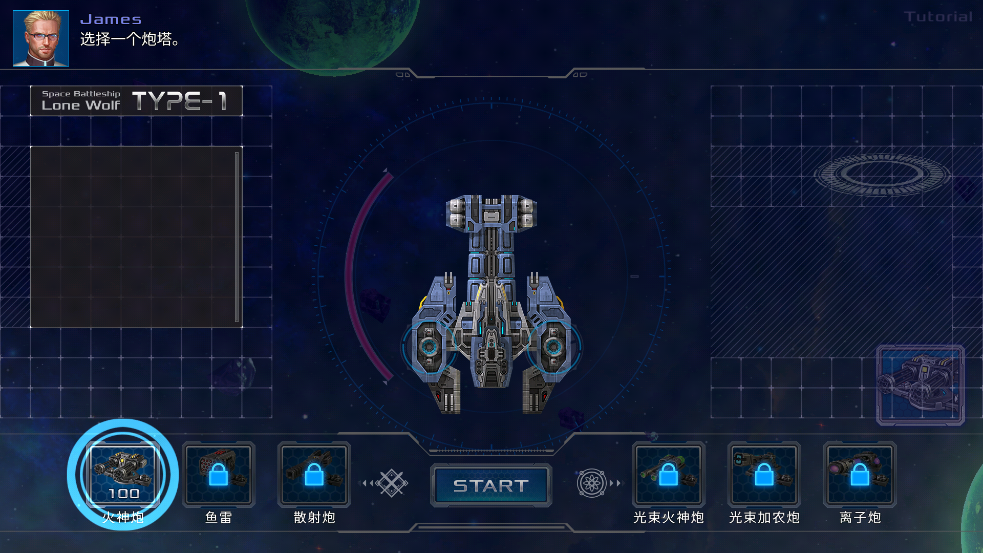Click the Tutorial label

point(938,17)
